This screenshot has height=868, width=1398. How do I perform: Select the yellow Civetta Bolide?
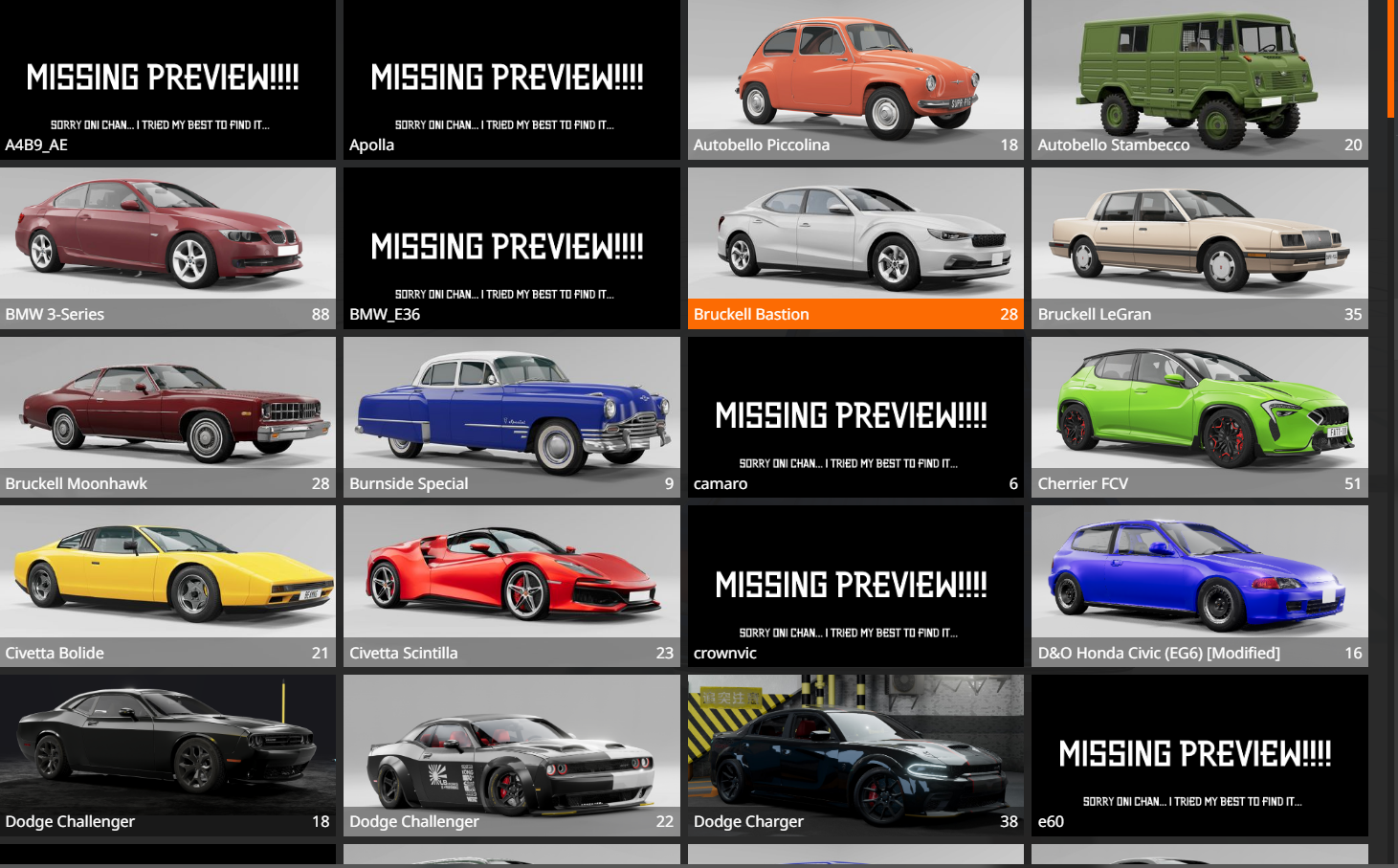(x=167, y=586)
